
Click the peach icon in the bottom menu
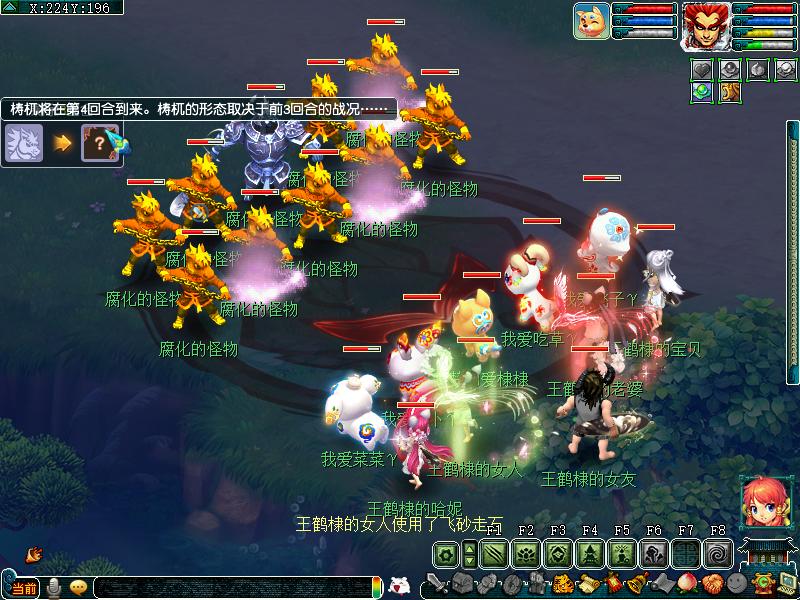tap(687, 584)
